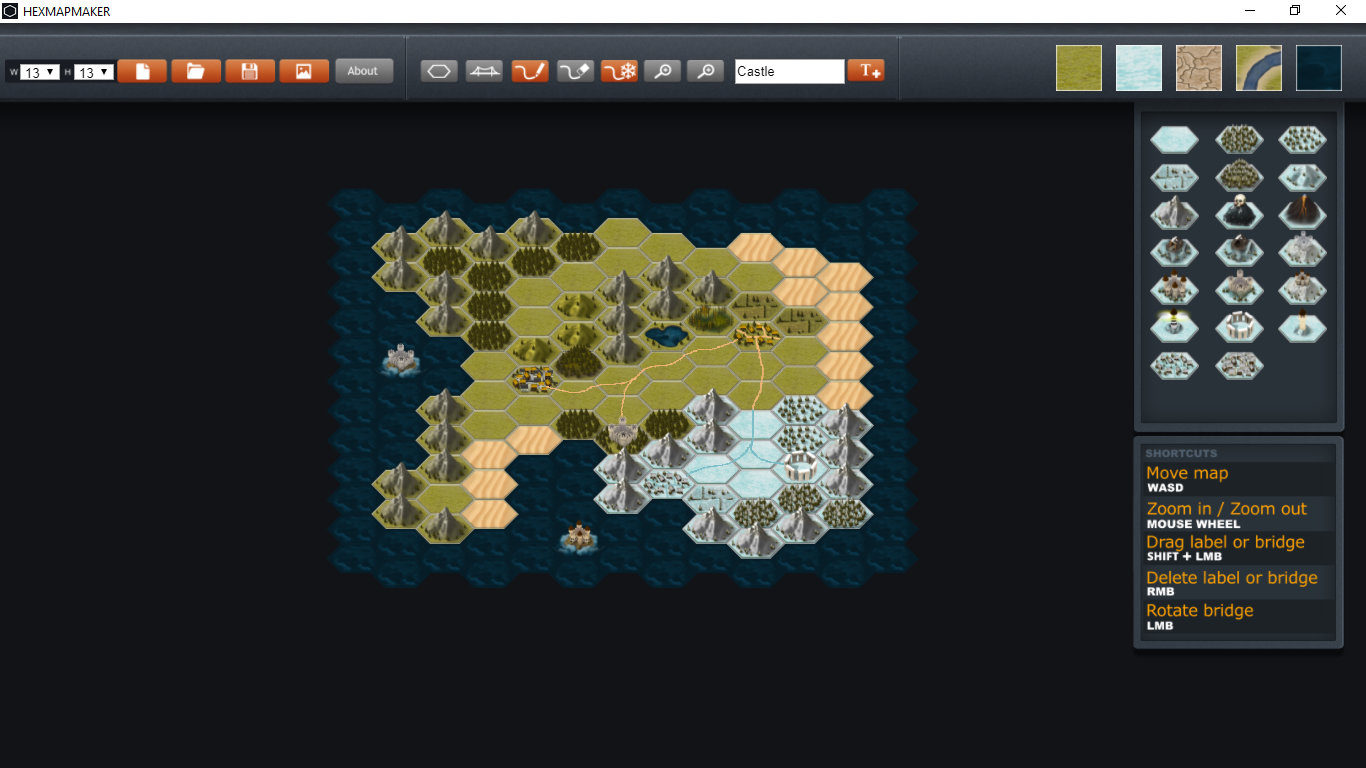Enable the frozen river tool
Screen dimensions: 1366x768
[619, 70]
